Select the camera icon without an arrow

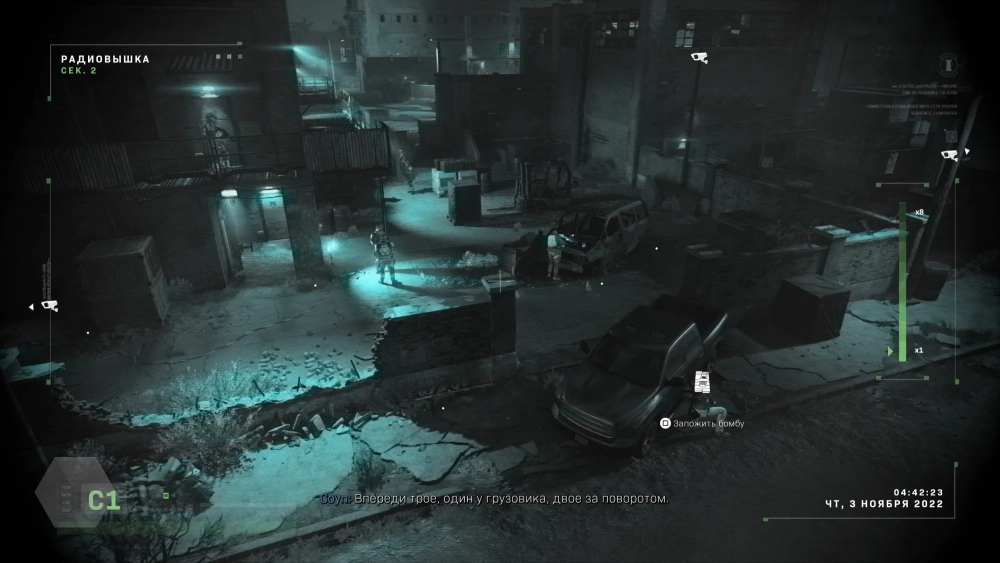[x=700, y=57]
